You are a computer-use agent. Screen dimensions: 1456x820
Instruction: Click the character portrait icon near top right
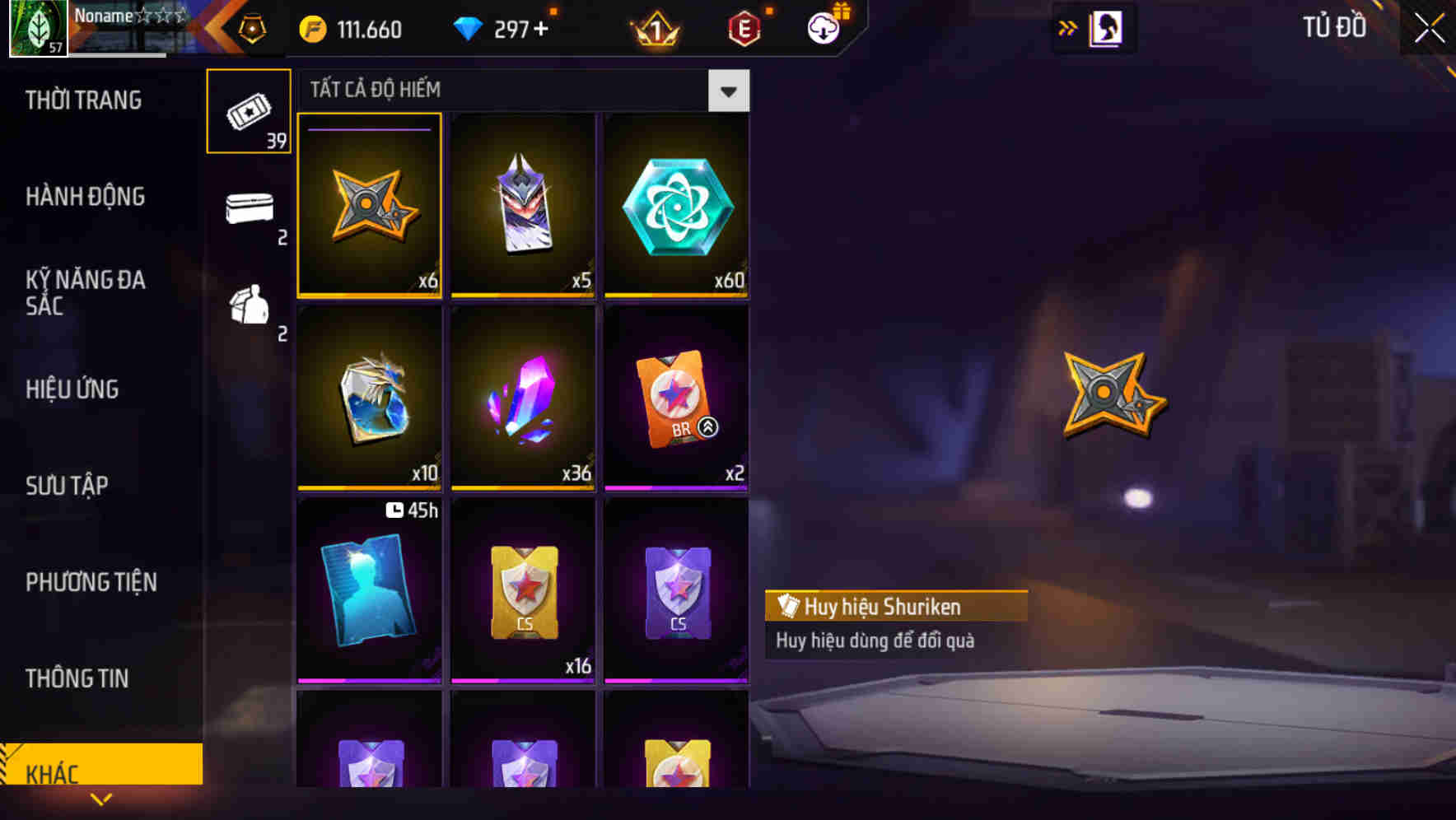[1107, 27]
